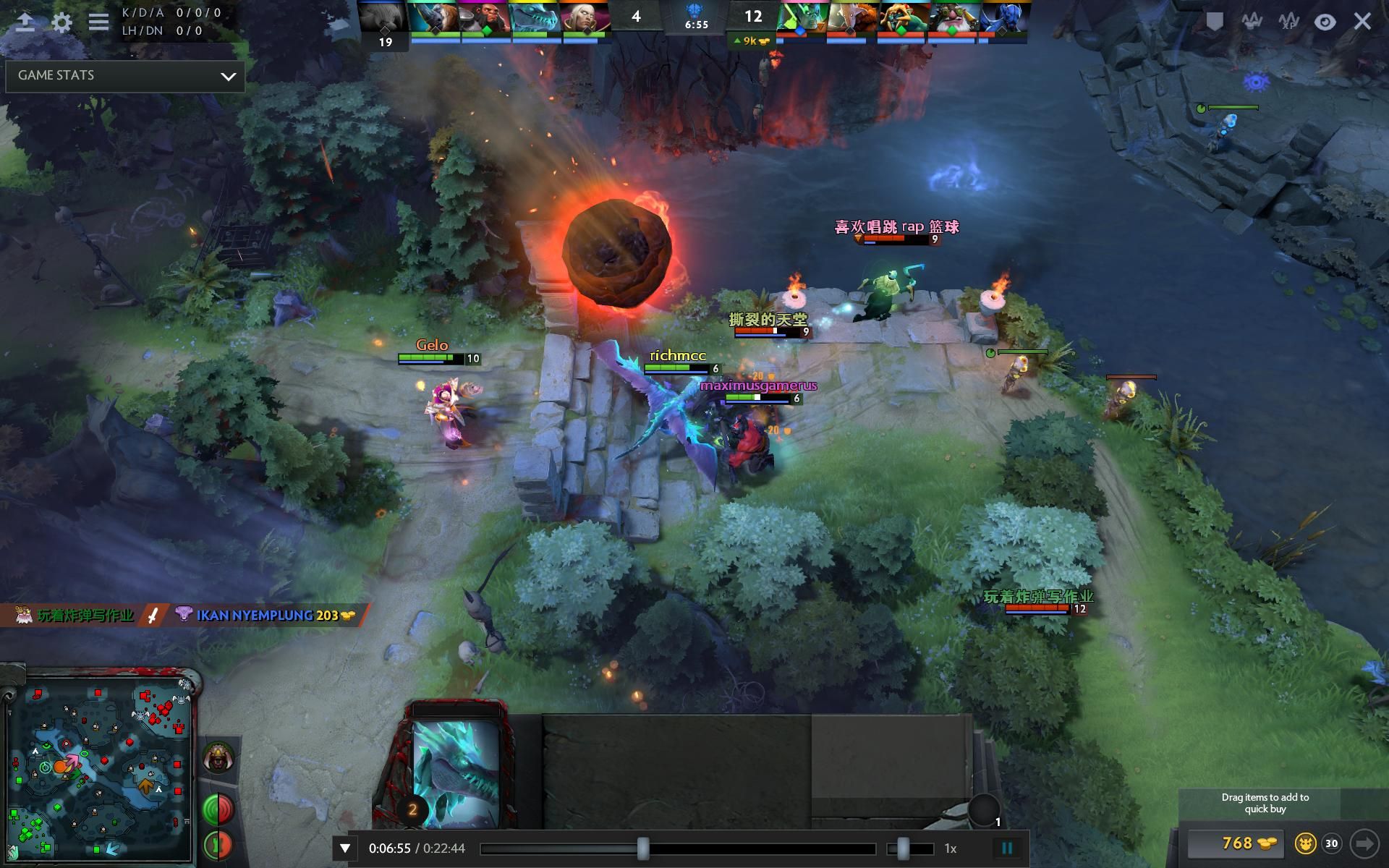Select the shield icon in the top-right

click(x=1215, y=21)
